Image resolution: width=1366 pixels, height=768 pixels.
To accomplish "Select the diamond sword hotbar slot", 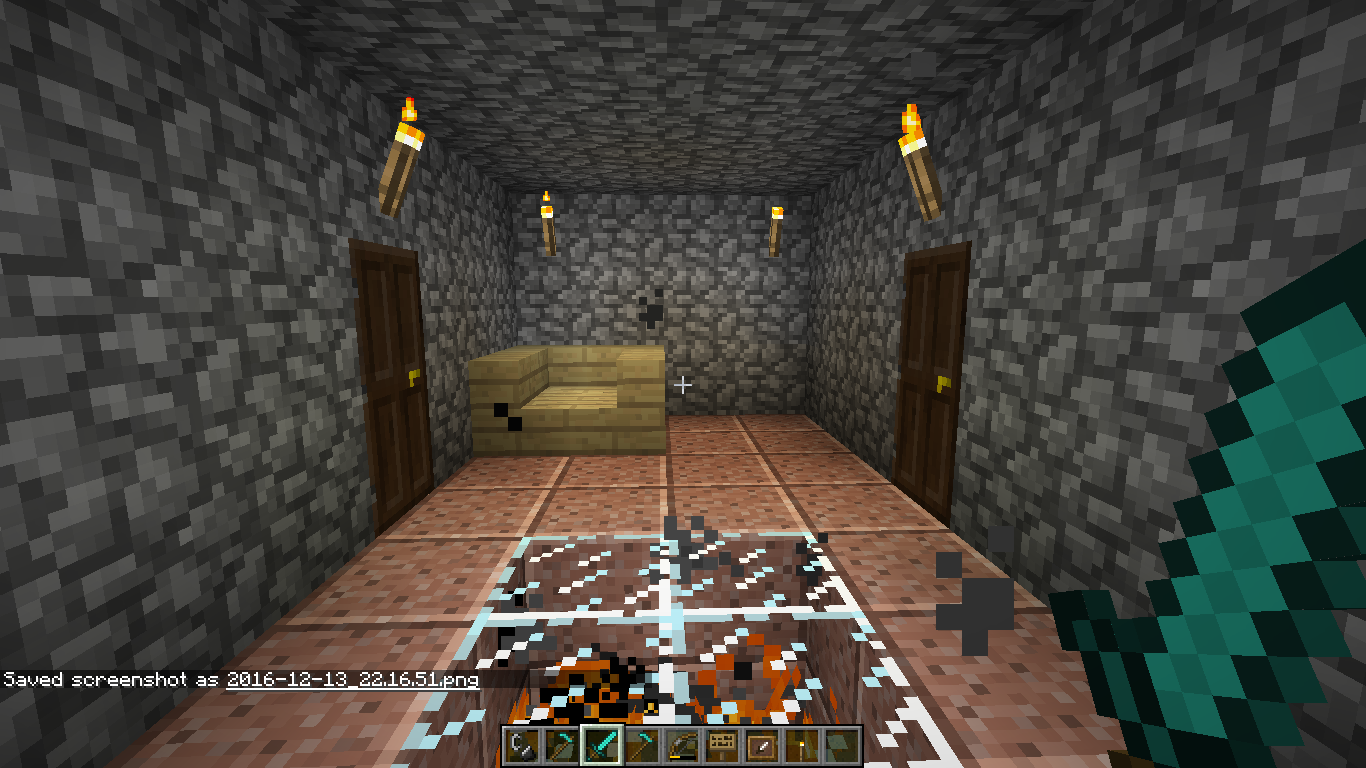I will 601,746.
